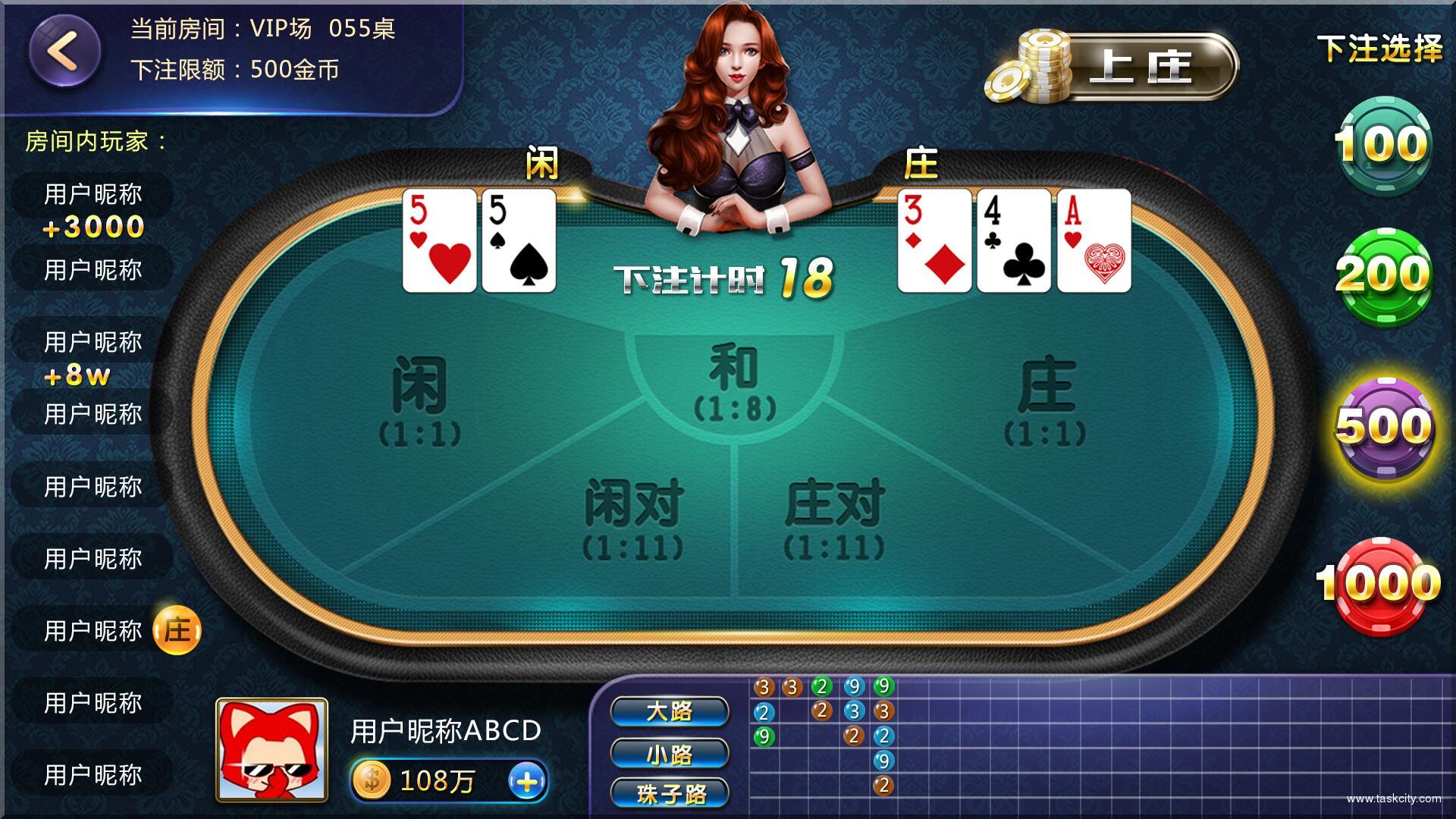This screenshot has width=1456, height=819.
Task: Open the 大路 roadmap view
Action: click(670, 711)
